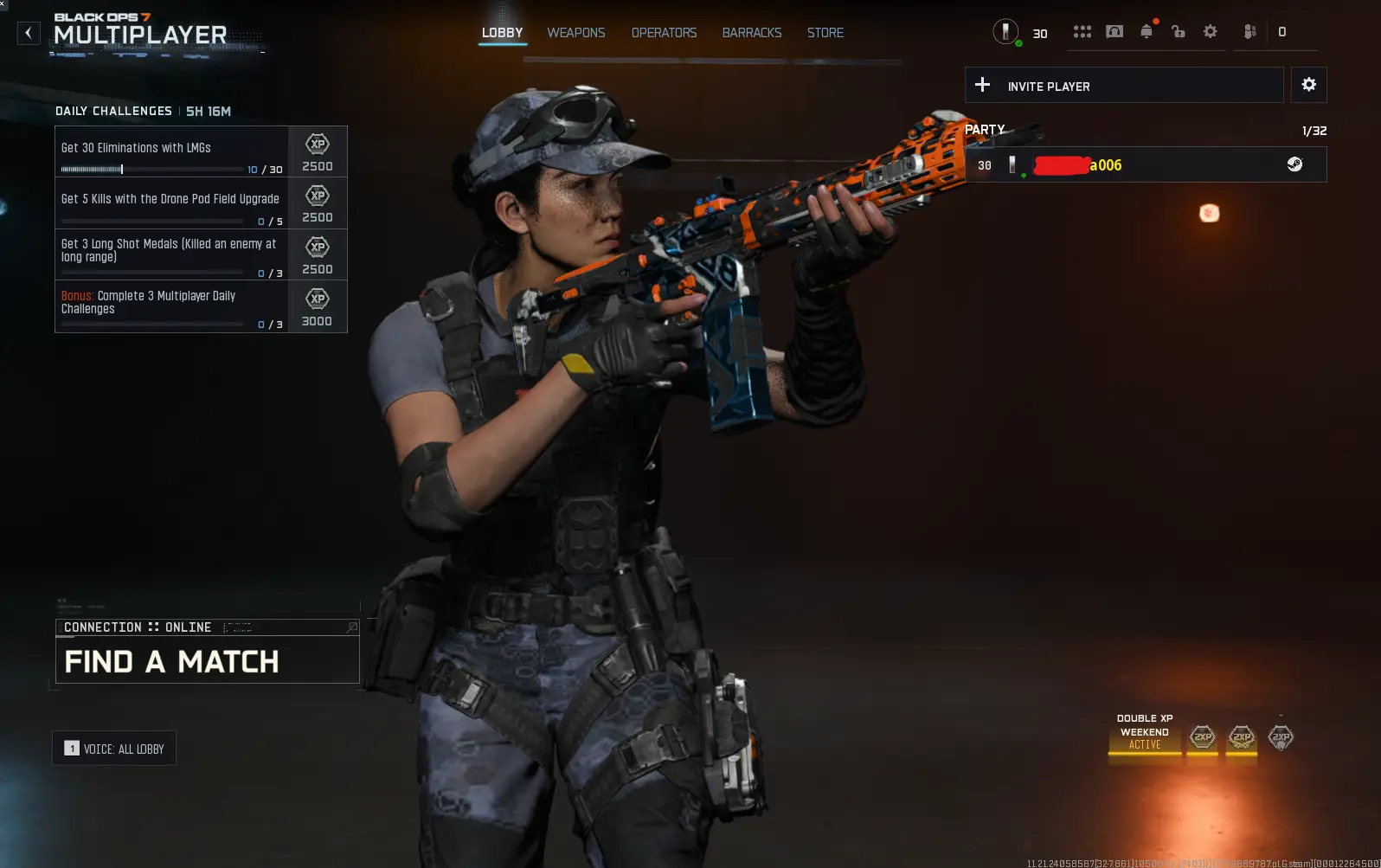Viewport: 1381px width, 868px height.
Task: Go back using the arrow button
Action: pos(29,34)
